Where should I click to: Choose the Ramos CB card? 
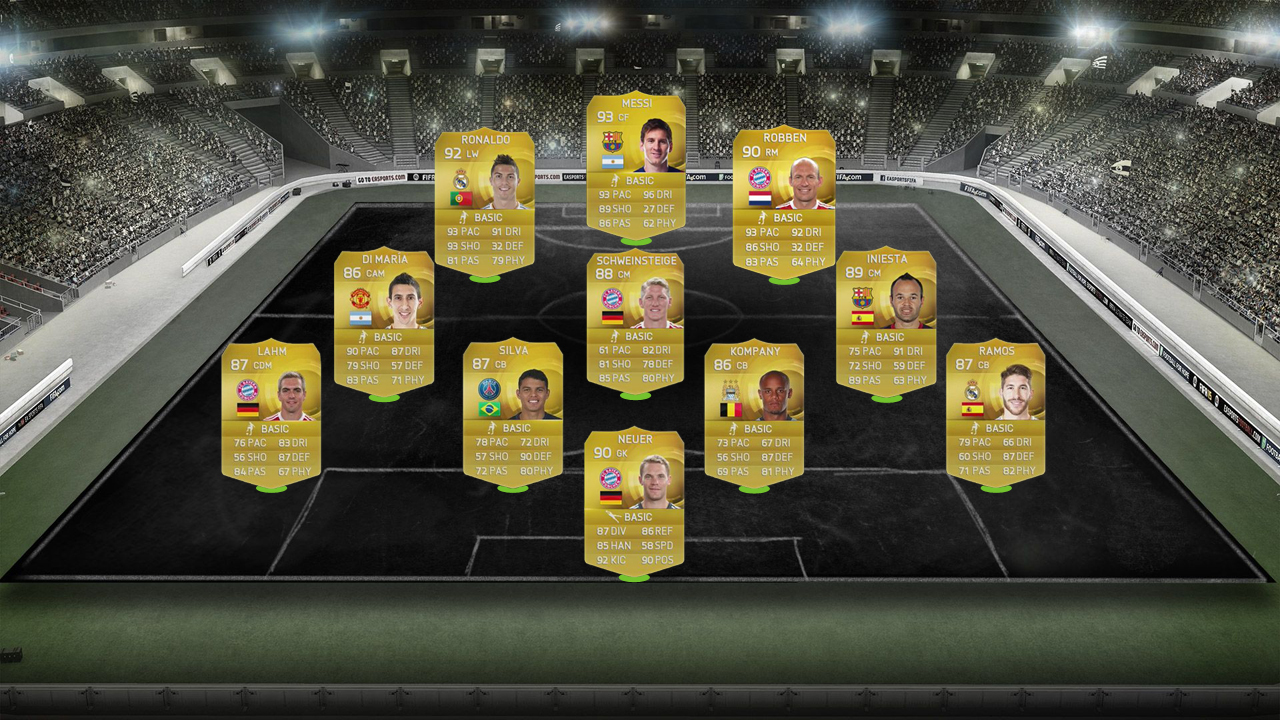point(995,414)
